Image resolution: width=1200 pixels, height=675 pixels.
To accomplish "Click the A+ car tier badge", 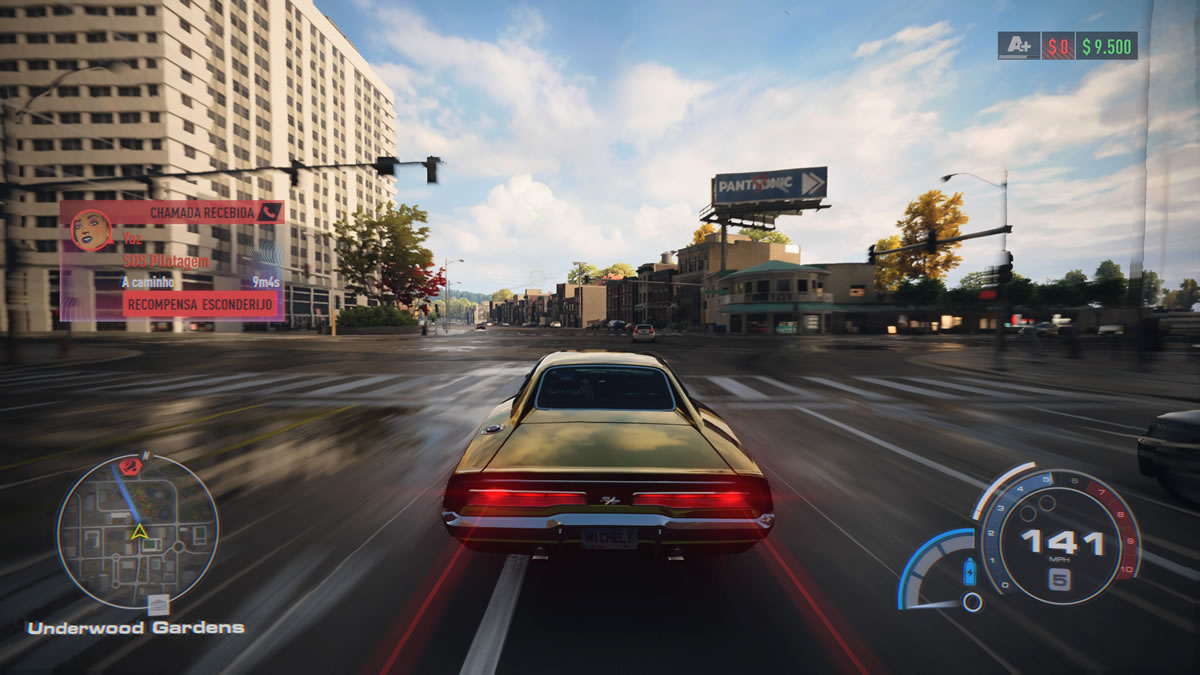I will (x=1018, y=46).
